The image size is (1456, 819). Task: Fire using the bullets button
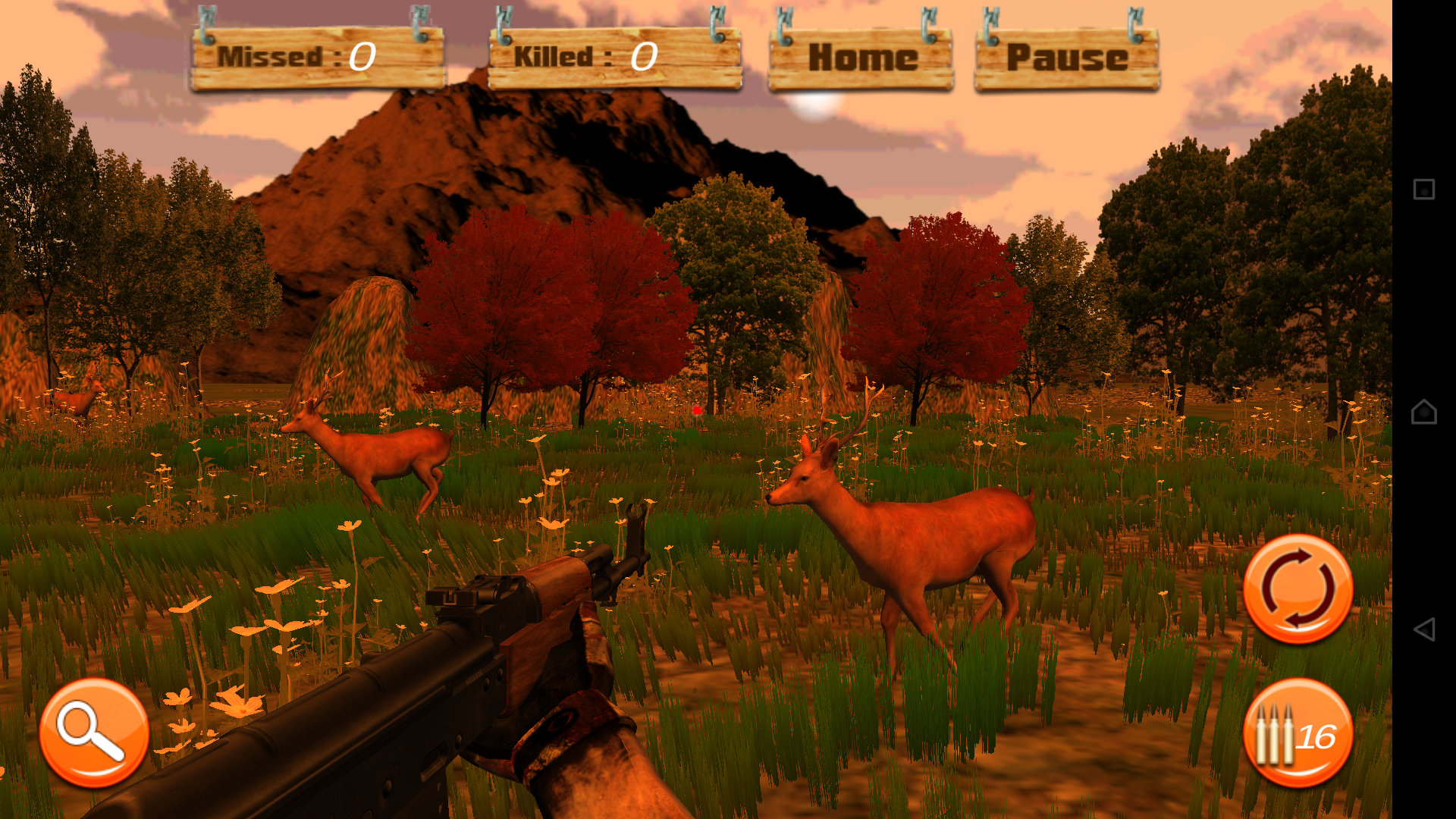click(1298, 734)
